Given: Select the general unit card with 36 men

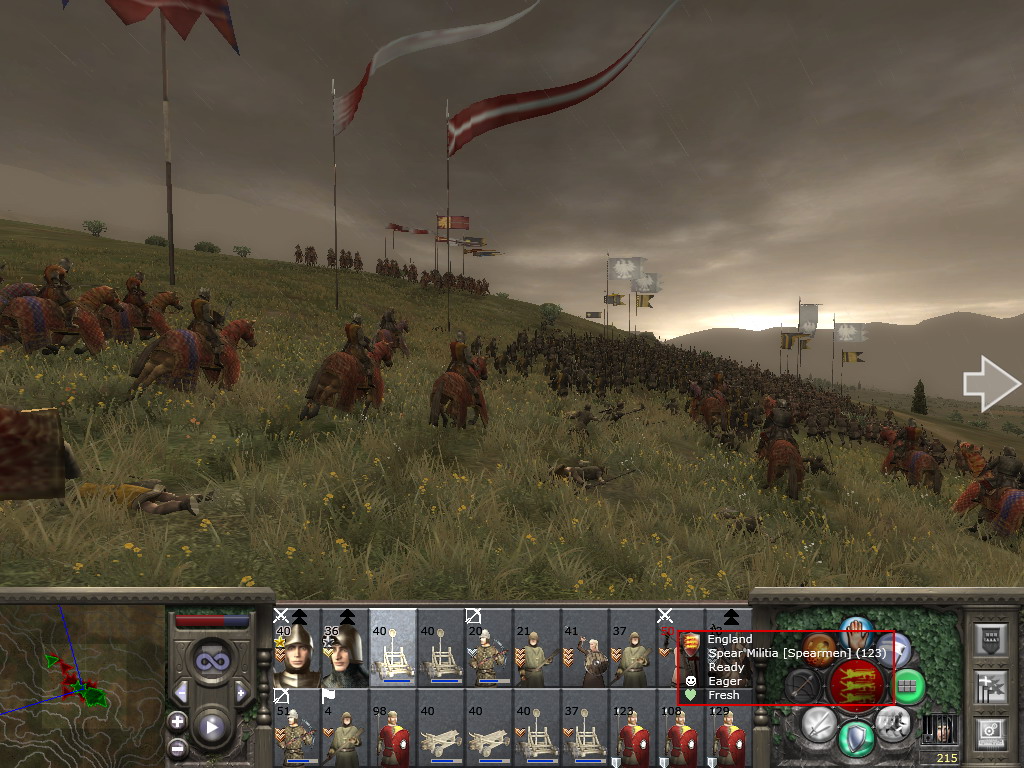Looking at the screenshot, I should click(x=344, y=648).
